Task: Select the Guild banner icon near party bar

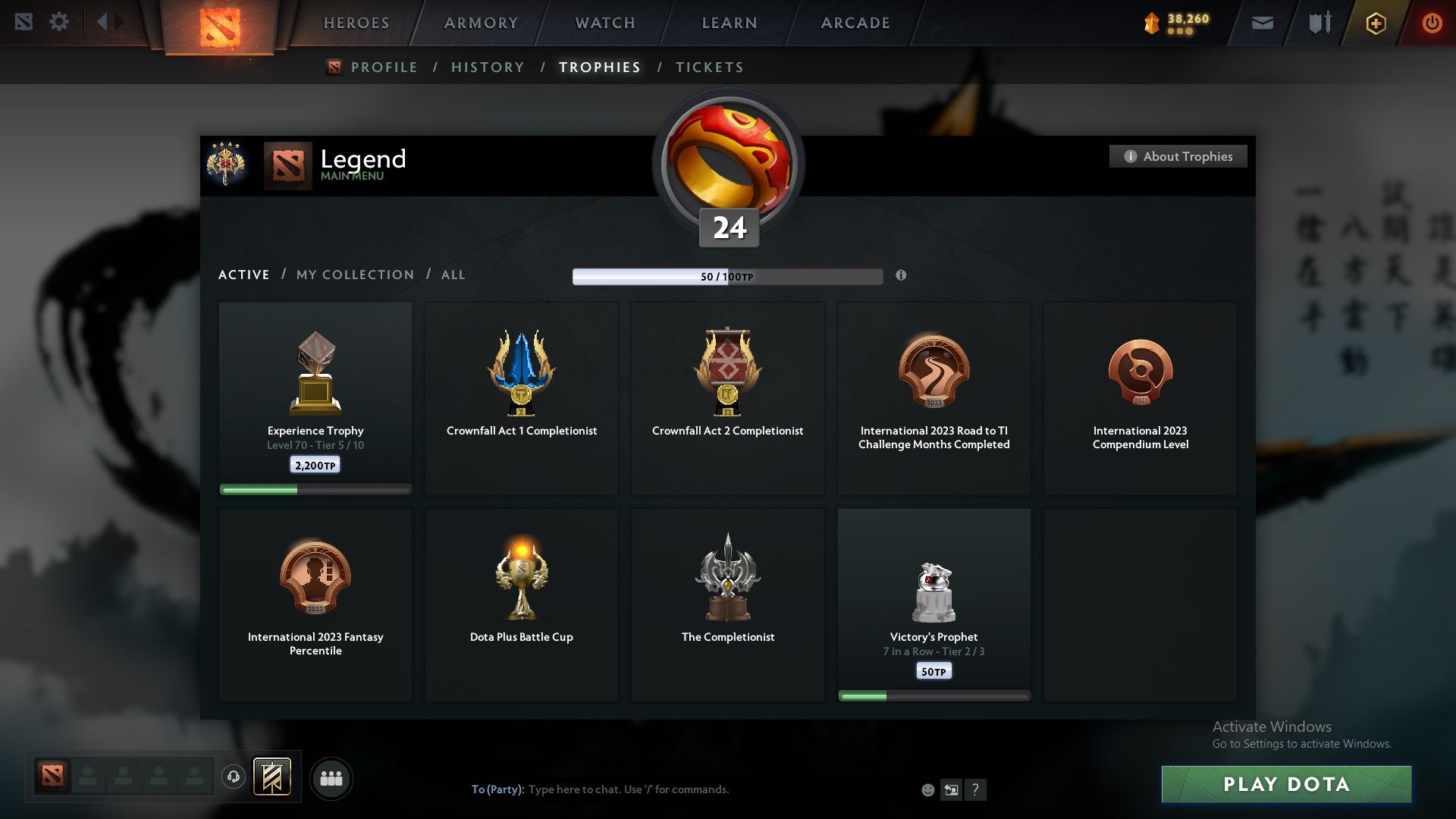Action: (x=273, y=777)
